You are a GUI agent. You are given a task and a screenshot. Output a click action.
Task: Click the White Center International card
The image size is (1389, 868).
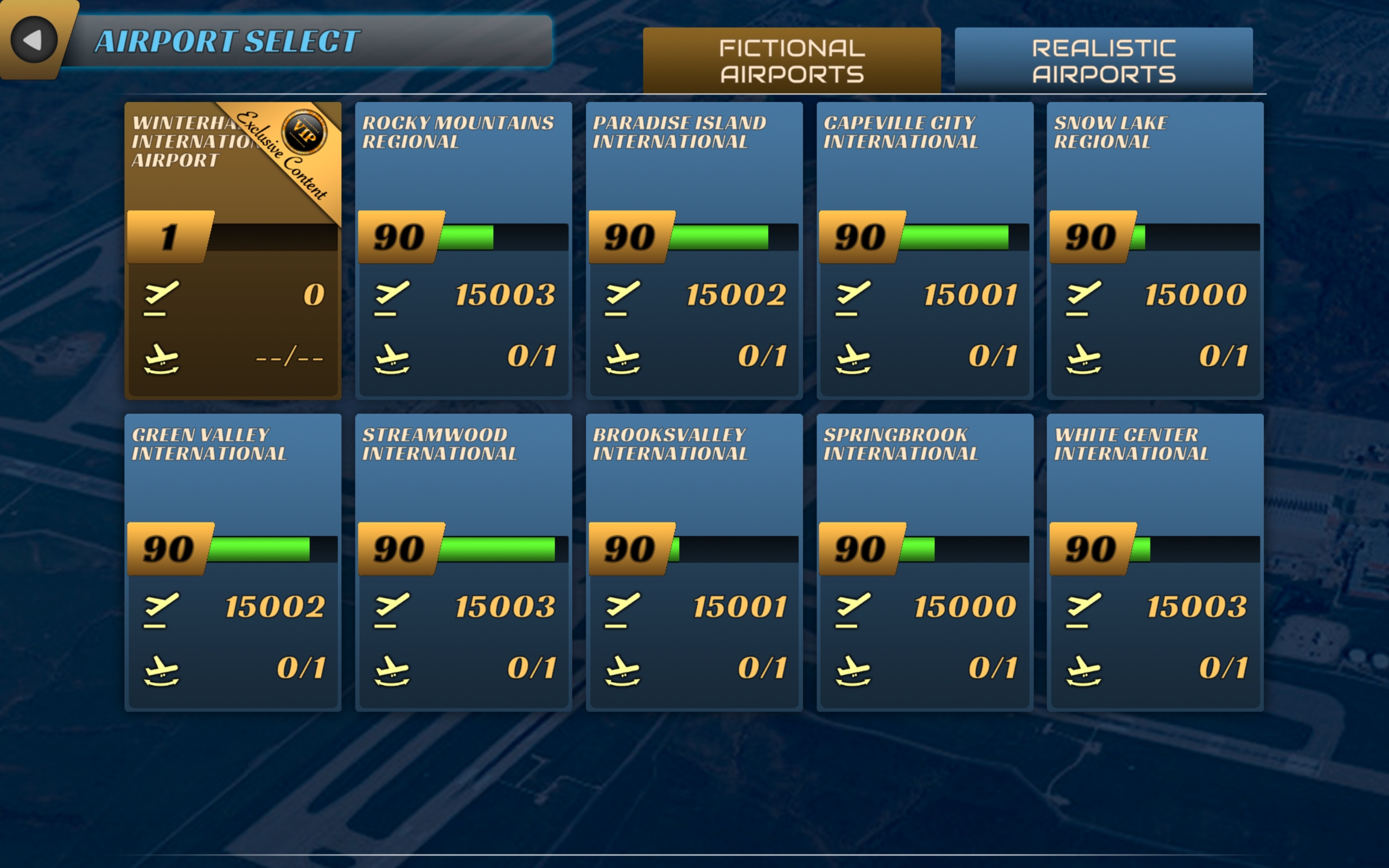(x=1155, y=563)
